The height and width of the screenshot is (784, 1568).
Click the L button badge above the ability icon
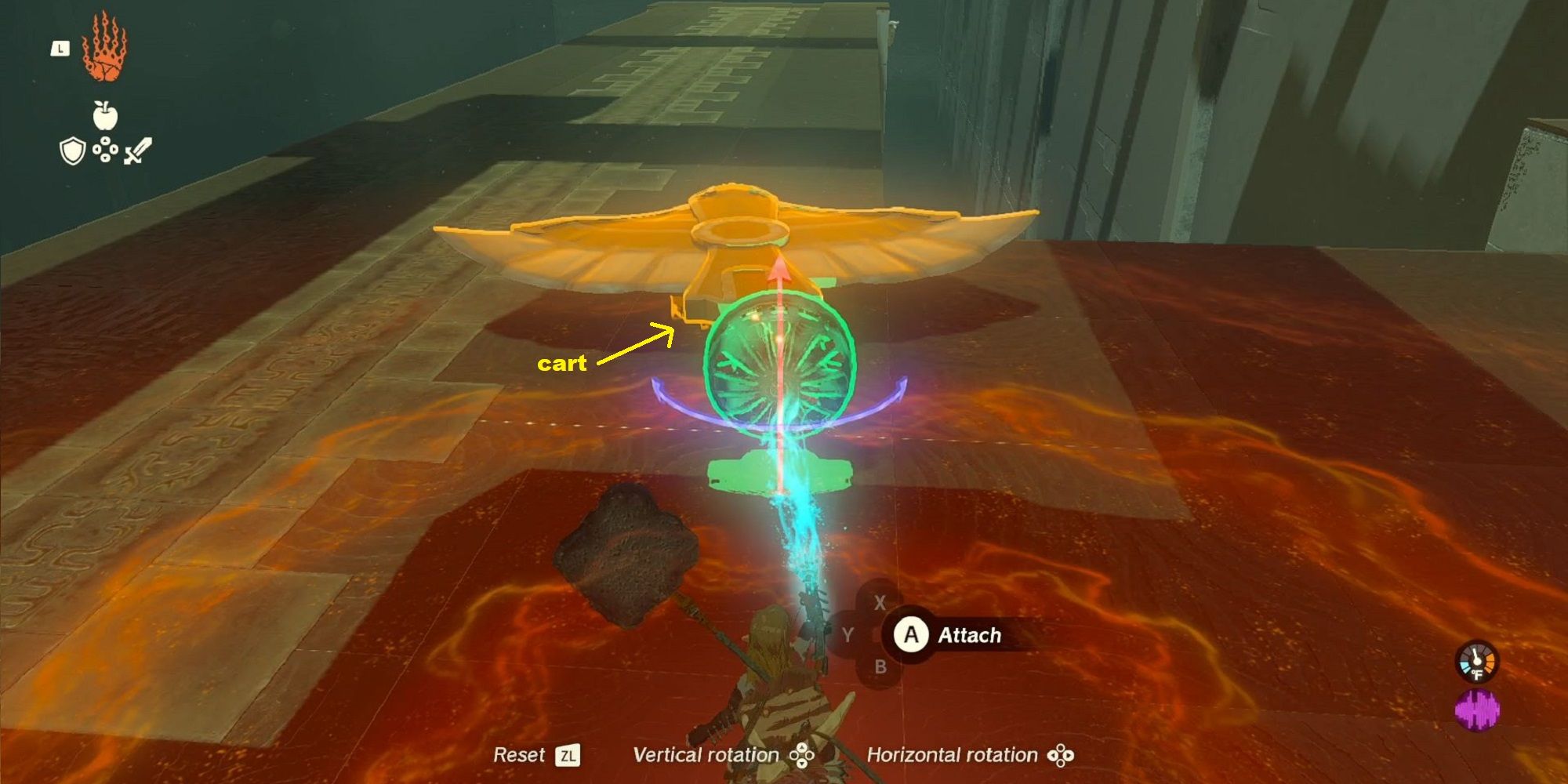point(60,48)
